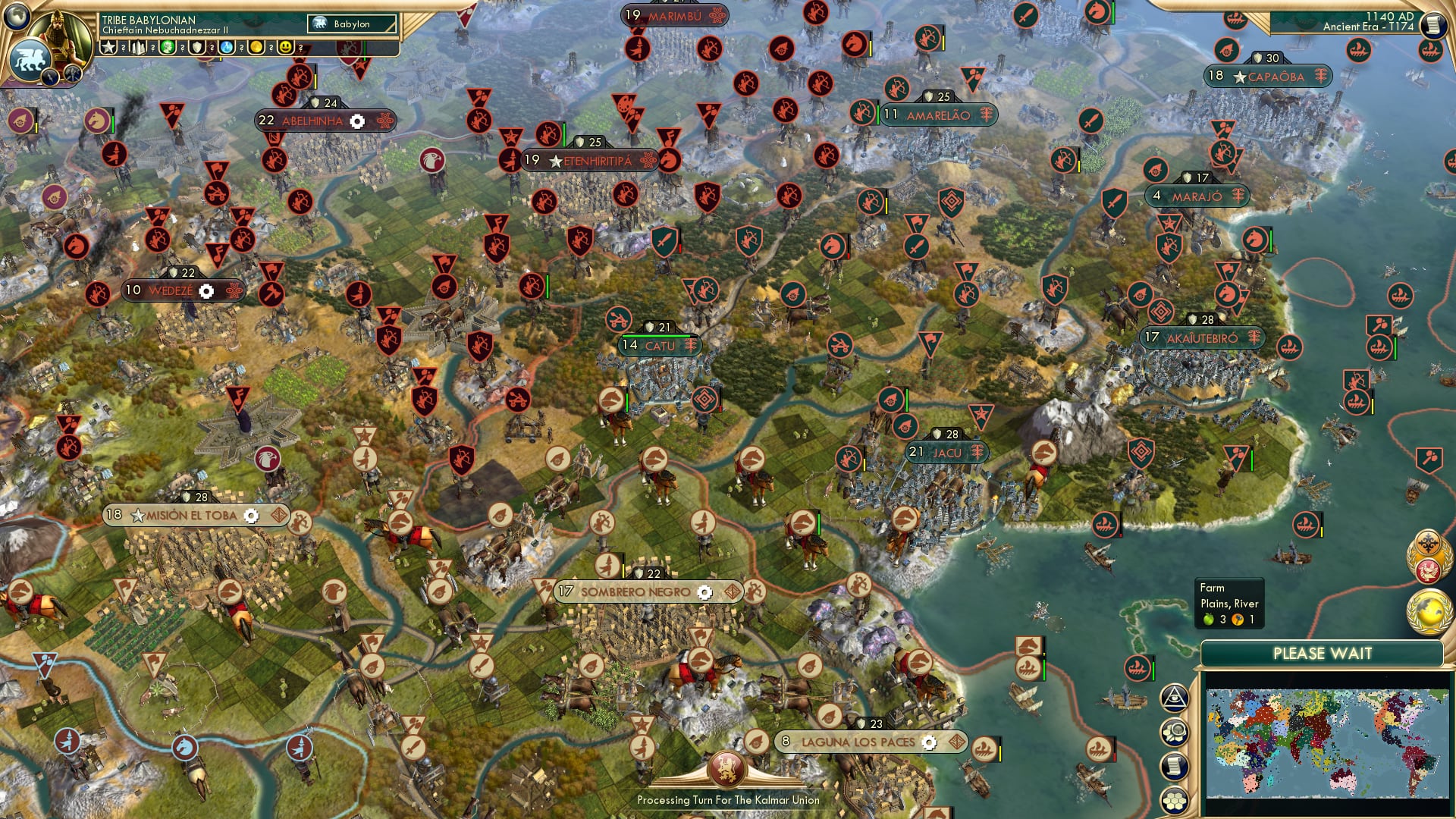Click the science flask icon in the status bar
The height and width of the screenshot is (819, 1456).
227,47
